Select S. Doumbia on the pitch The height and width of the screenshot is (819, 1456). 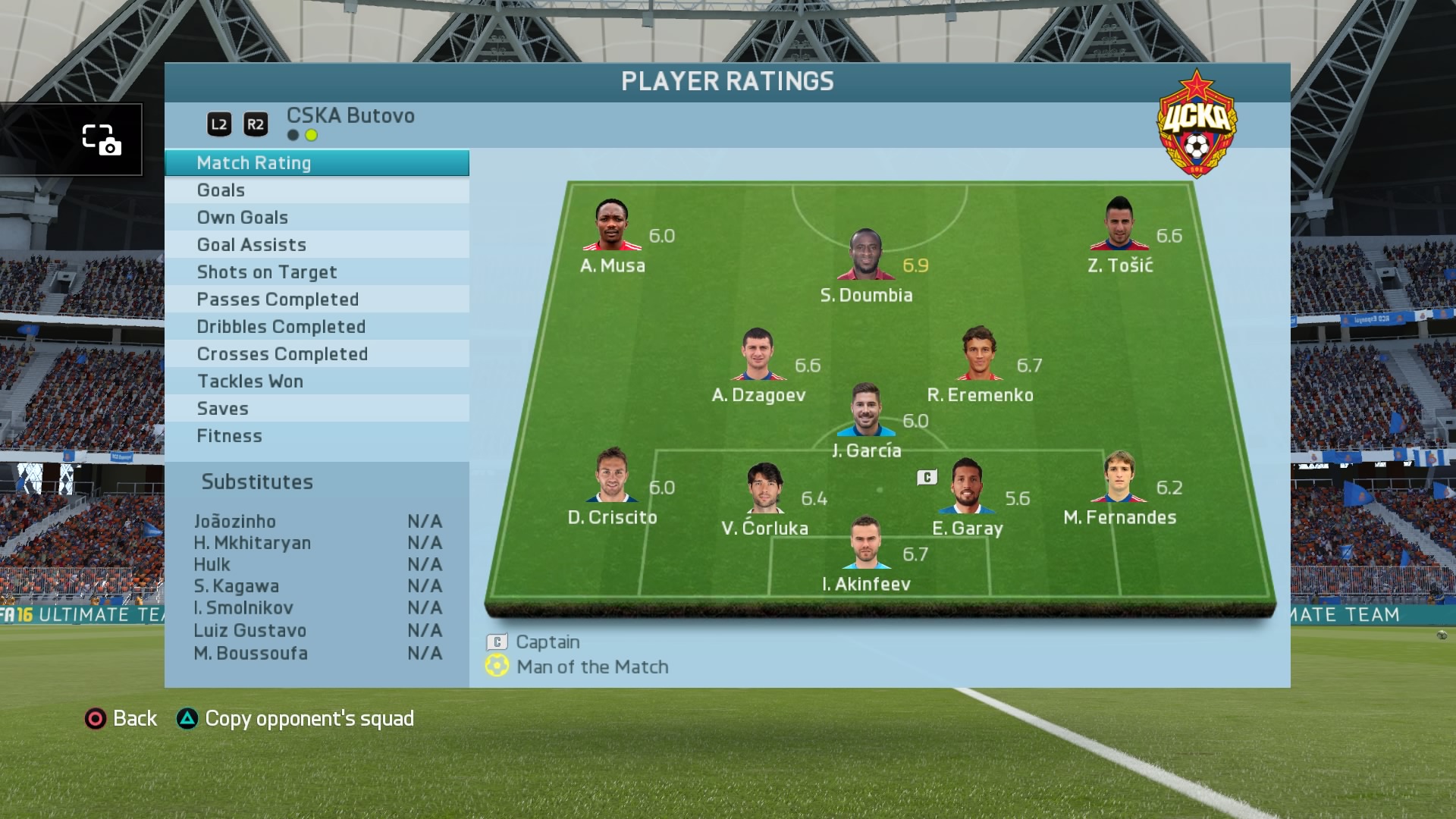tap(865, 256)
